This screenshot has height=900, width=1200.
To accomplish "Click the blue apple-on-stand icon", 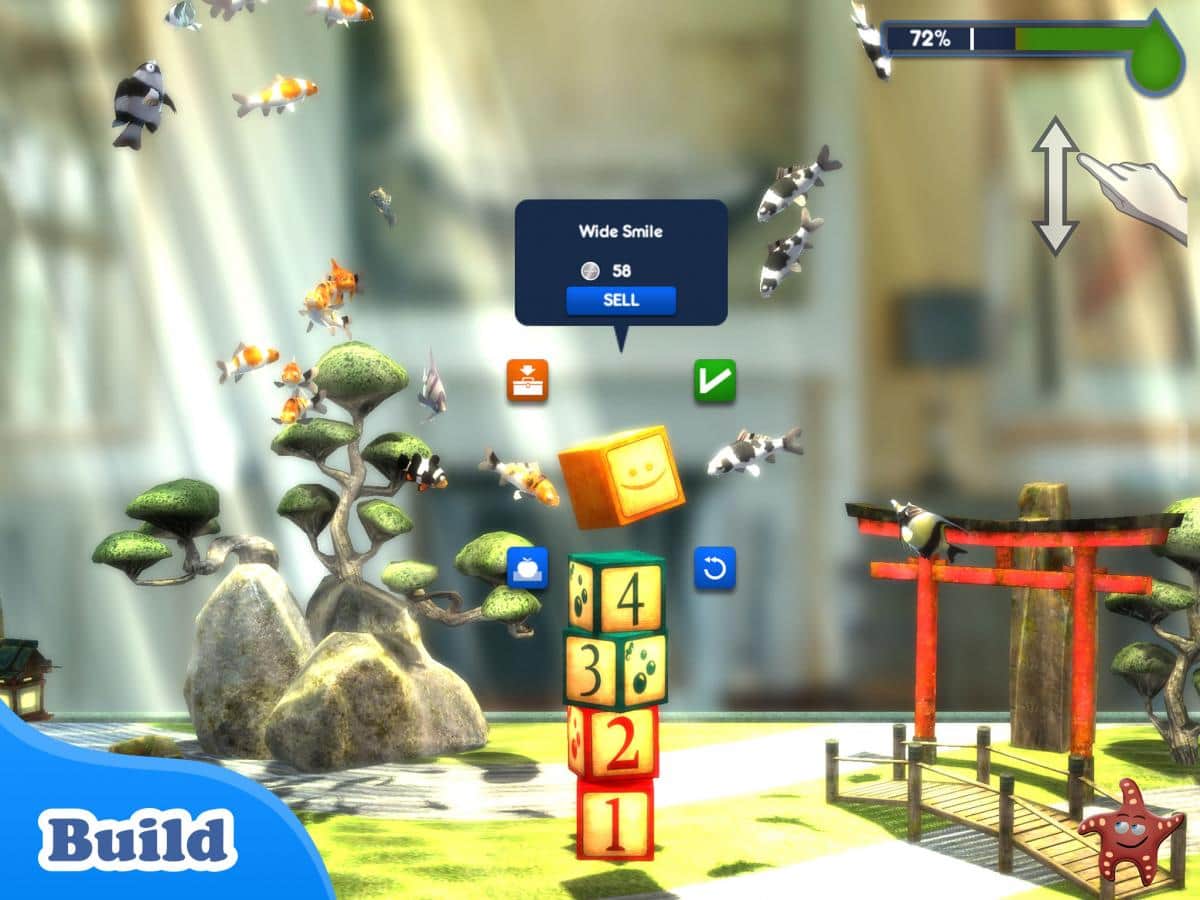I will pyautogui.click(x=527, y=568).
